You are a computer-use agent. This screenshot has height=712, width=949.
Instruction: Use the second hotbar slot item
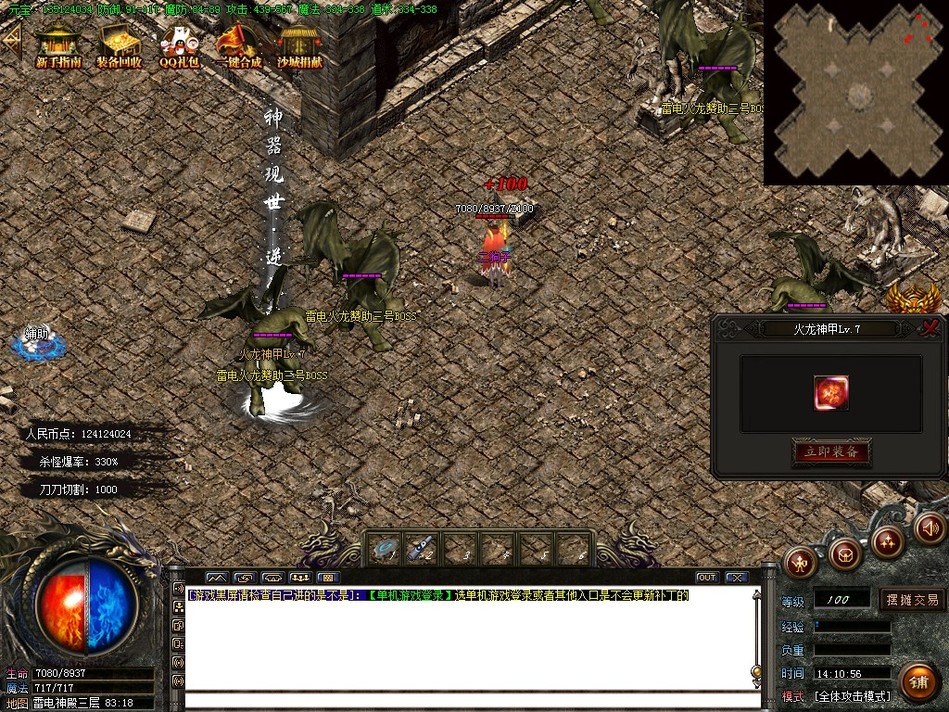421,548
